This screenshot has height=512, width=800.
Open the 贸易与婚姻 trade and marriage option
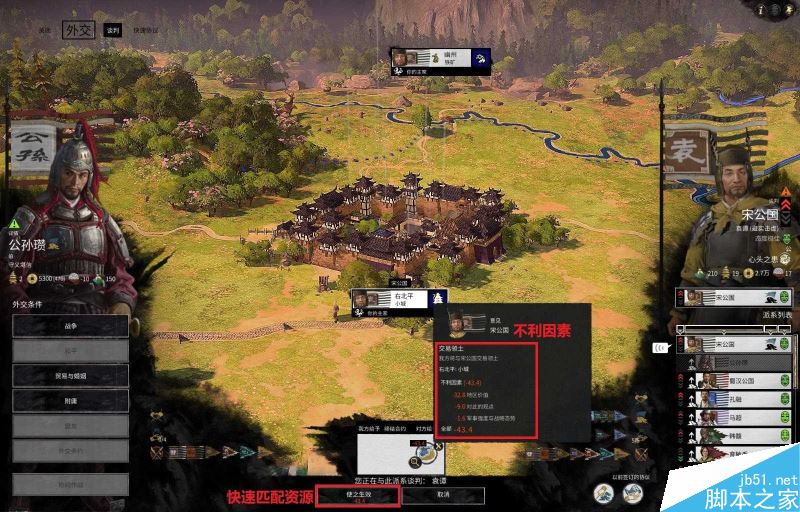(70, 374)
